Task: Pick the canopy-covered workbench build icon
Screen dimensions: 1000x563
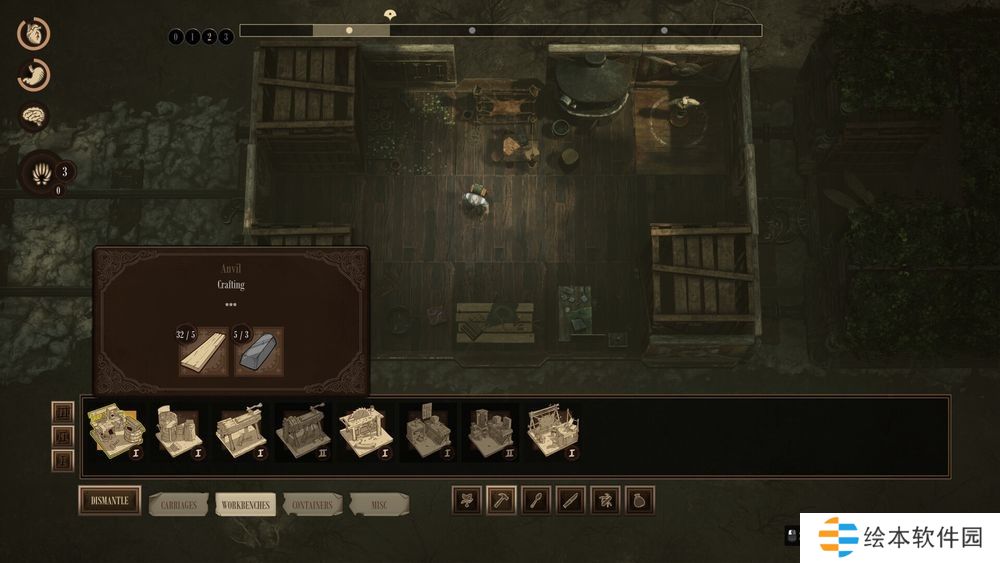Action: coord(552,432)
